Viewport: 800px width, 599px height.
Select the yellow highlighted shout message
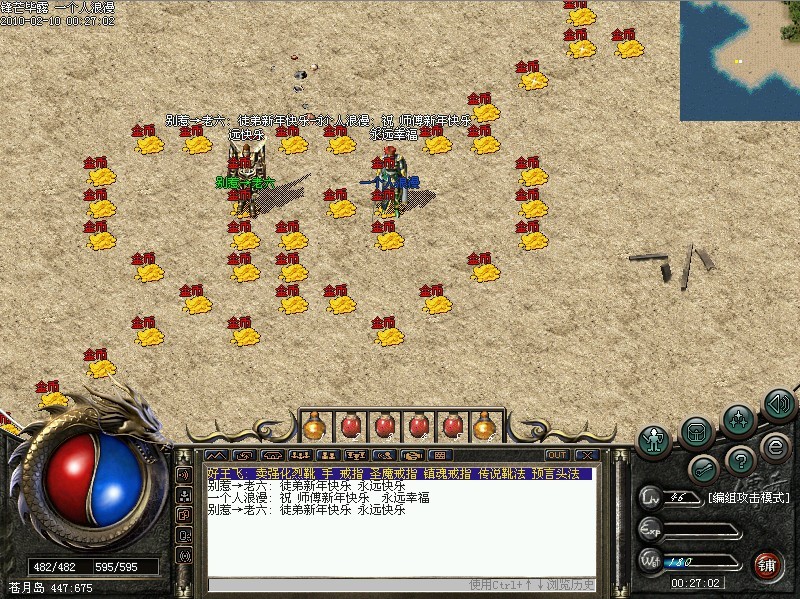coord(400,473)
